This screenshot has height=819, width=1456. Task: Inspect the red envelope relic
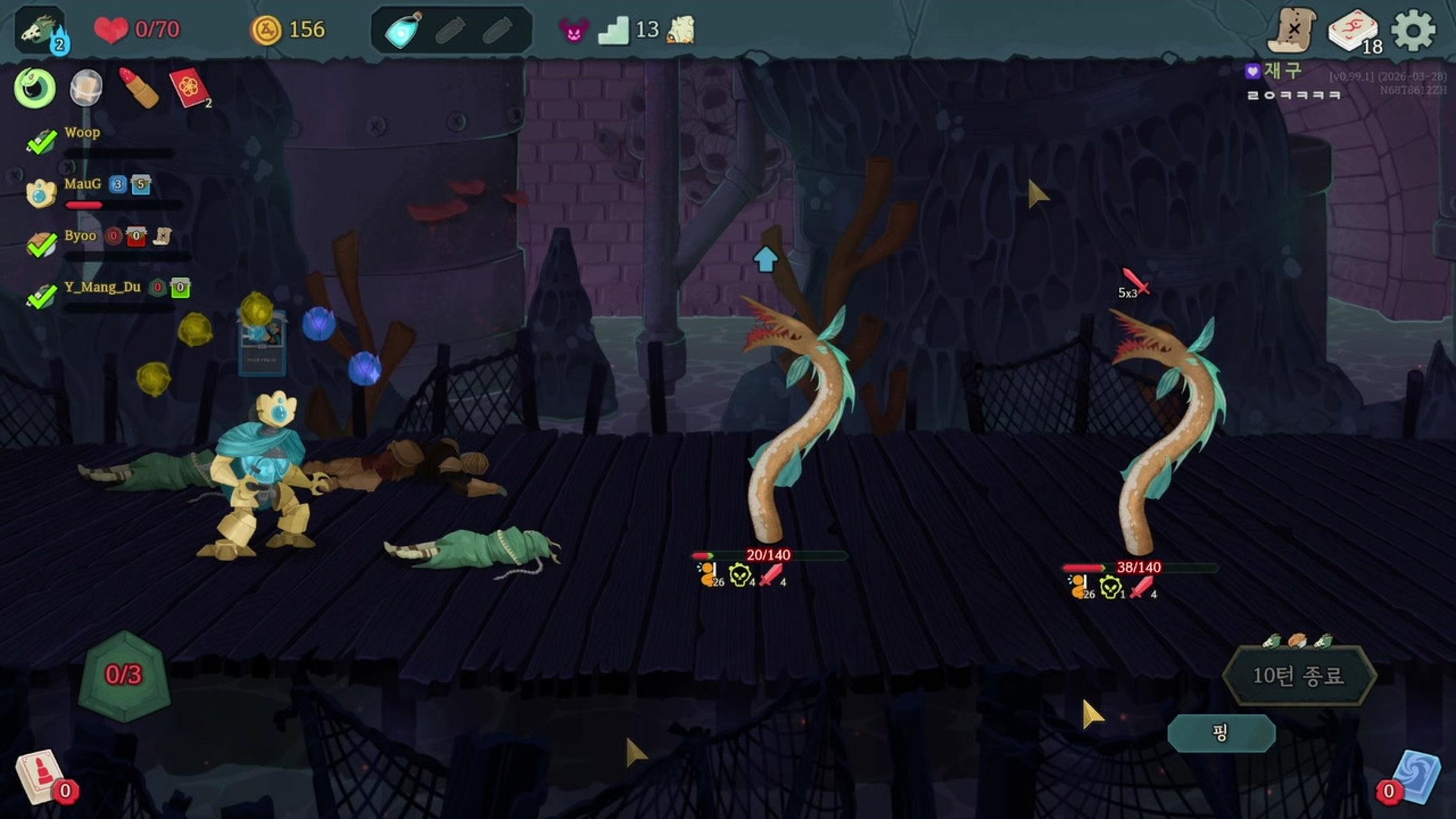tap(189, 88)
